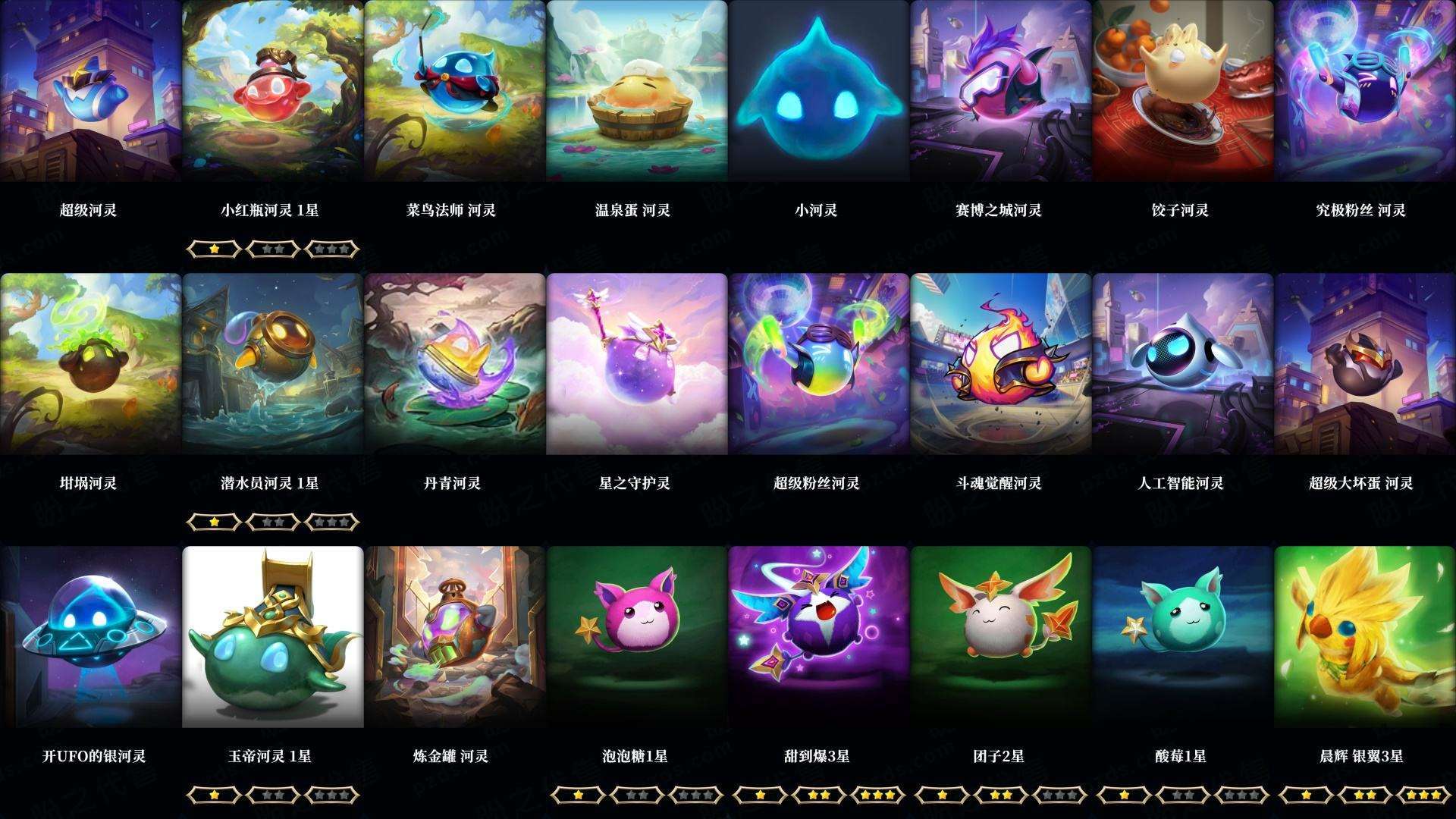Select the 2-star badge under 玉帝河灵
The image size is (1456, 819).
click(x=272, y=795)
